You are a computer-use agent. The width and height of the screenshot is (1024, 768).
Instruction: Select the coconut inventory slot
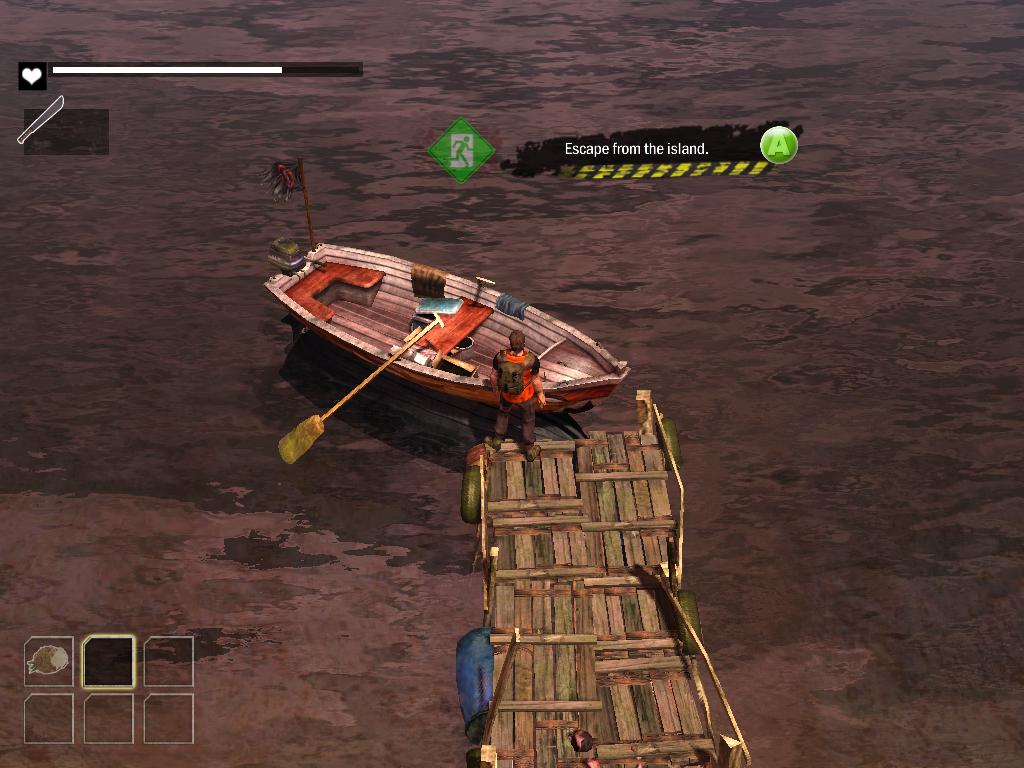click(x=48, y=661)
